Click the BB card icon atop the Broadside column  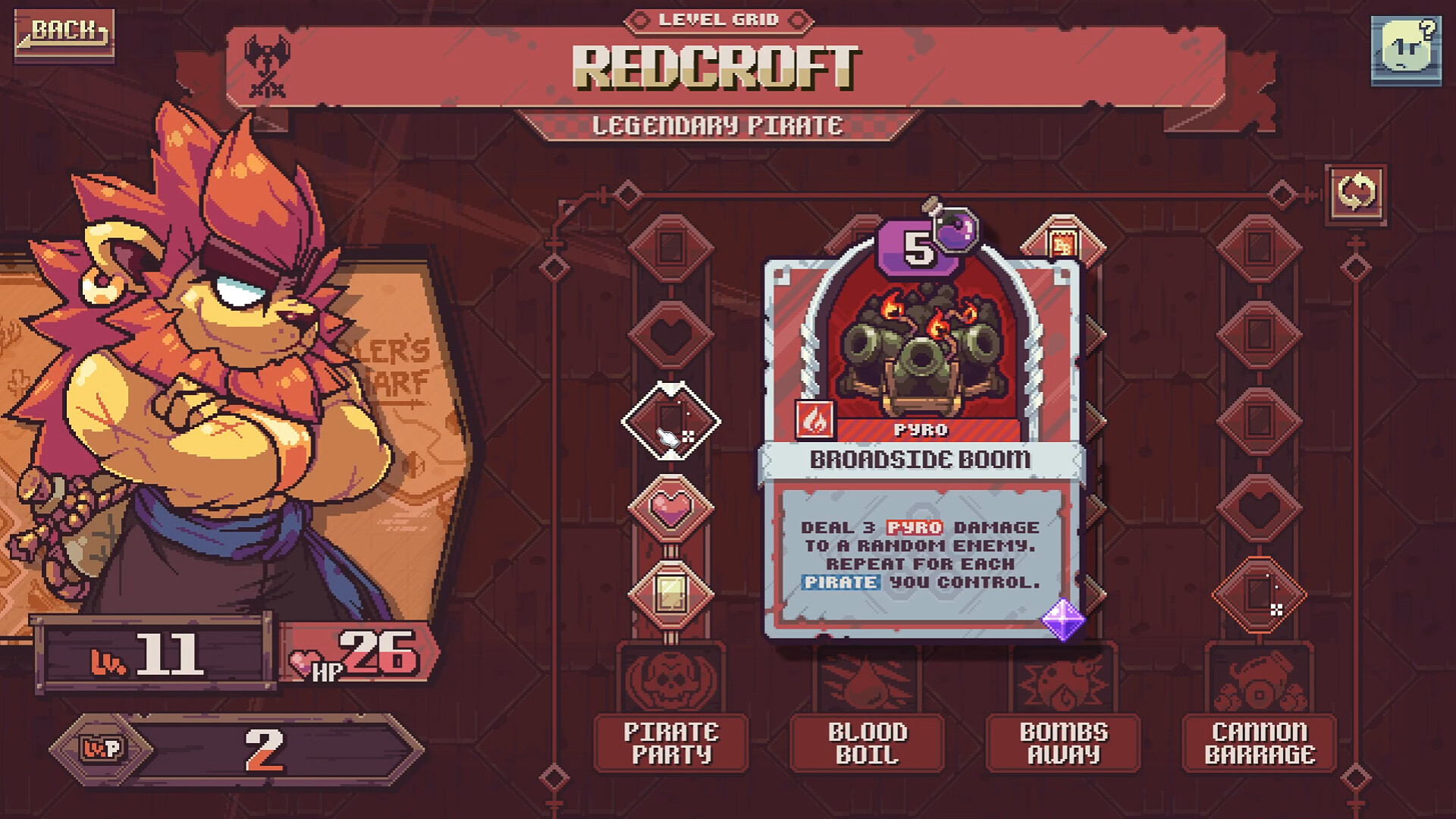pyautogui.click(x=1063, y=243)
